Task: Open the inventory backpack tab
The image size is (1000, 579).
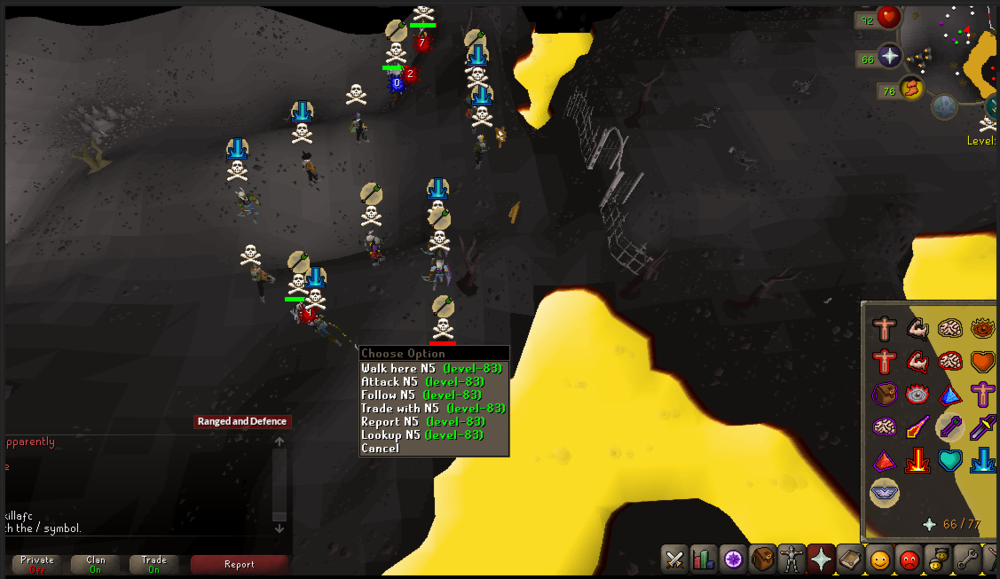Action: [763, 559]
